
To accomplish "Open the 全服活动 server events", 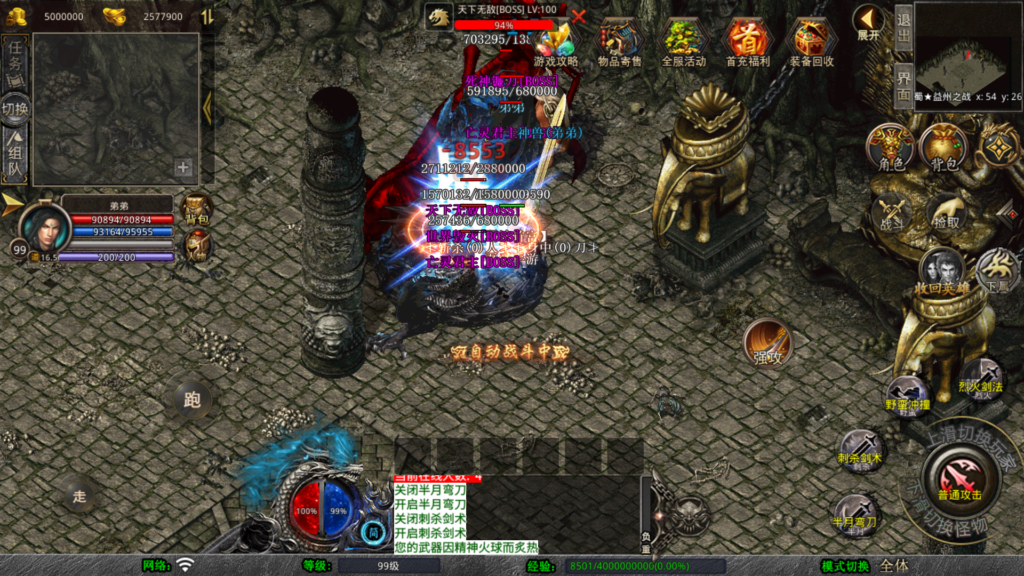I will (684, 43).
